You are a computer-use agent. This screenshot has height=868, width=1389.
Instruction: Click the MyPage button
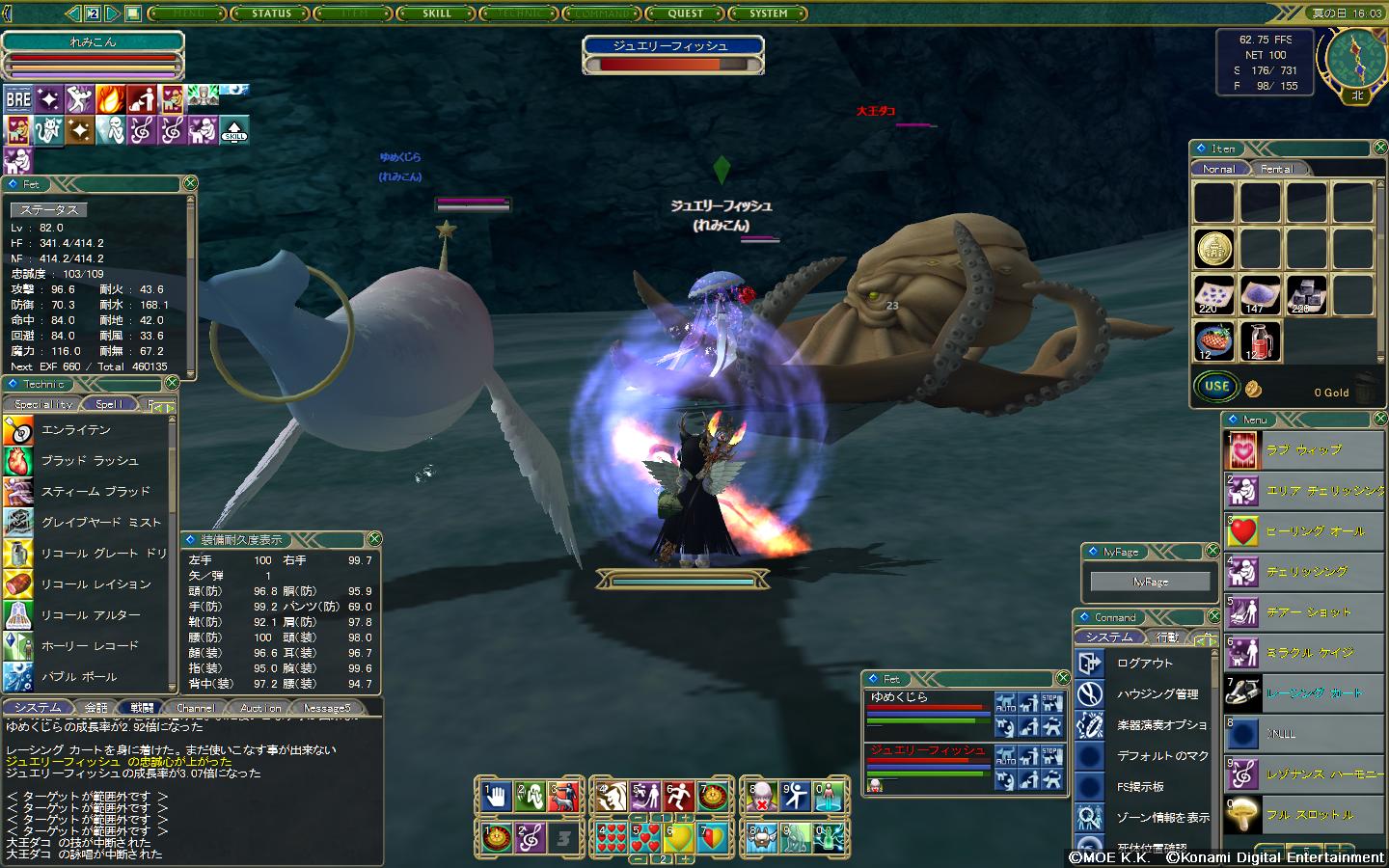click(1150, 582)
